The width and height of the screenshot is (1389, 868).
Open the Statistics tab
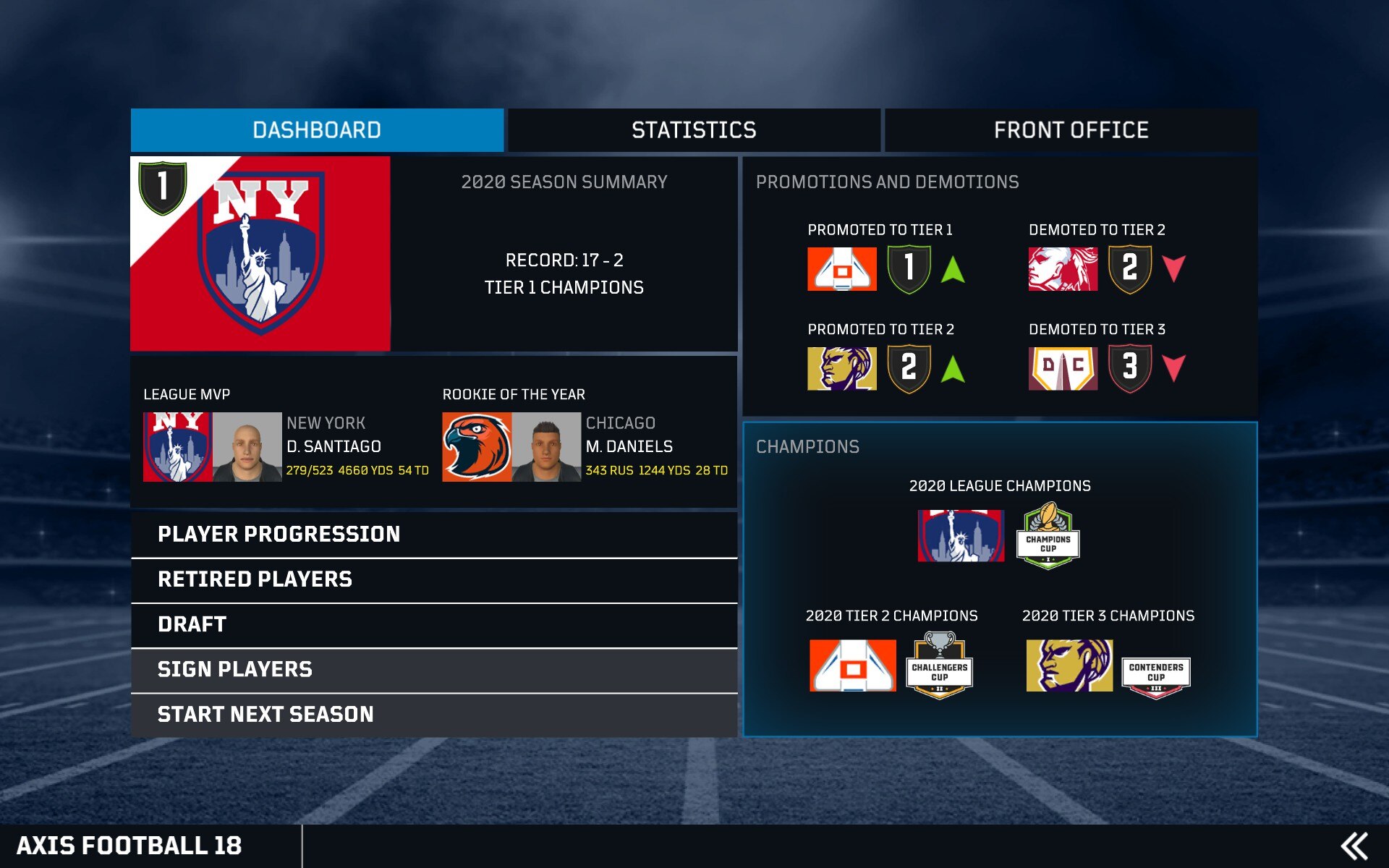click(x=694, y=130)
